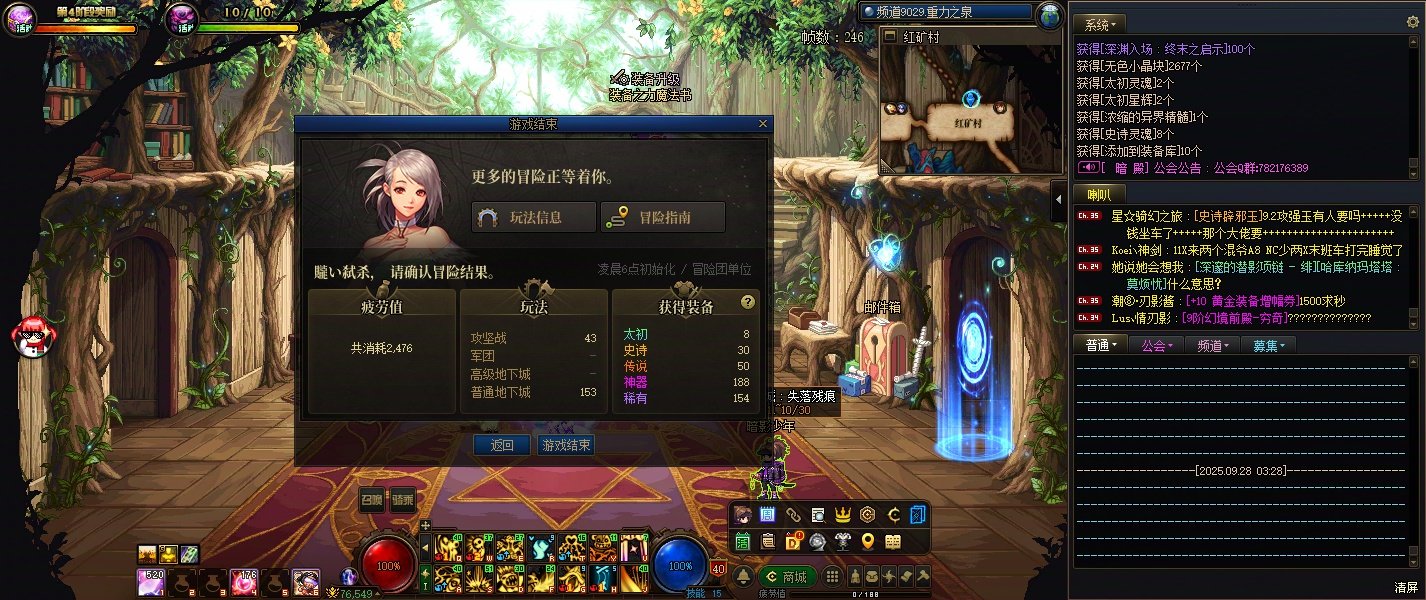
Task: Click the bell notification icon
Action: [743, 577]
